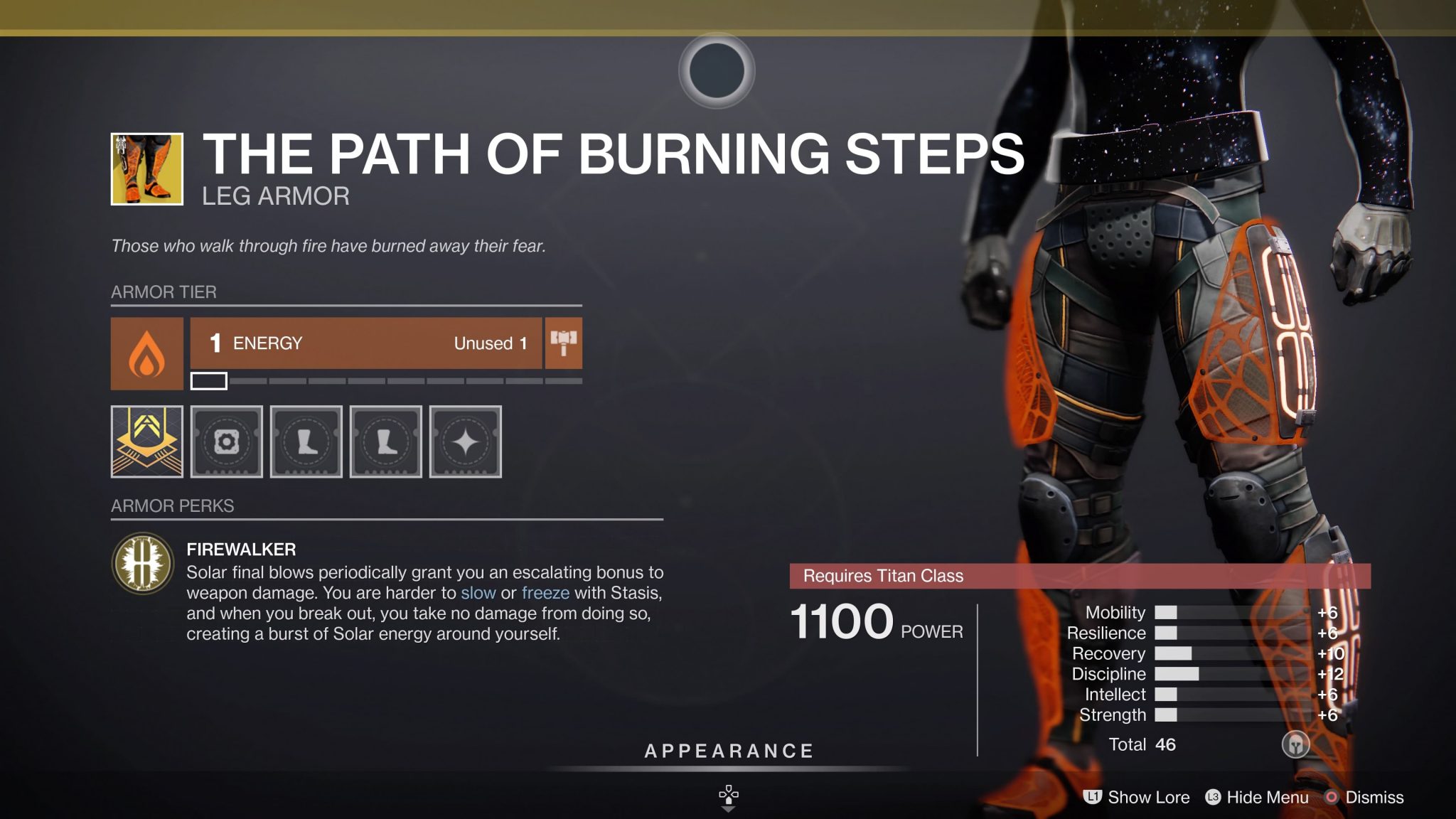Screen dimensions: 1456x819
Task: Click the hammer upgrade icon beside energy bar
Action: pyautogui.click(x=562, y=343)
